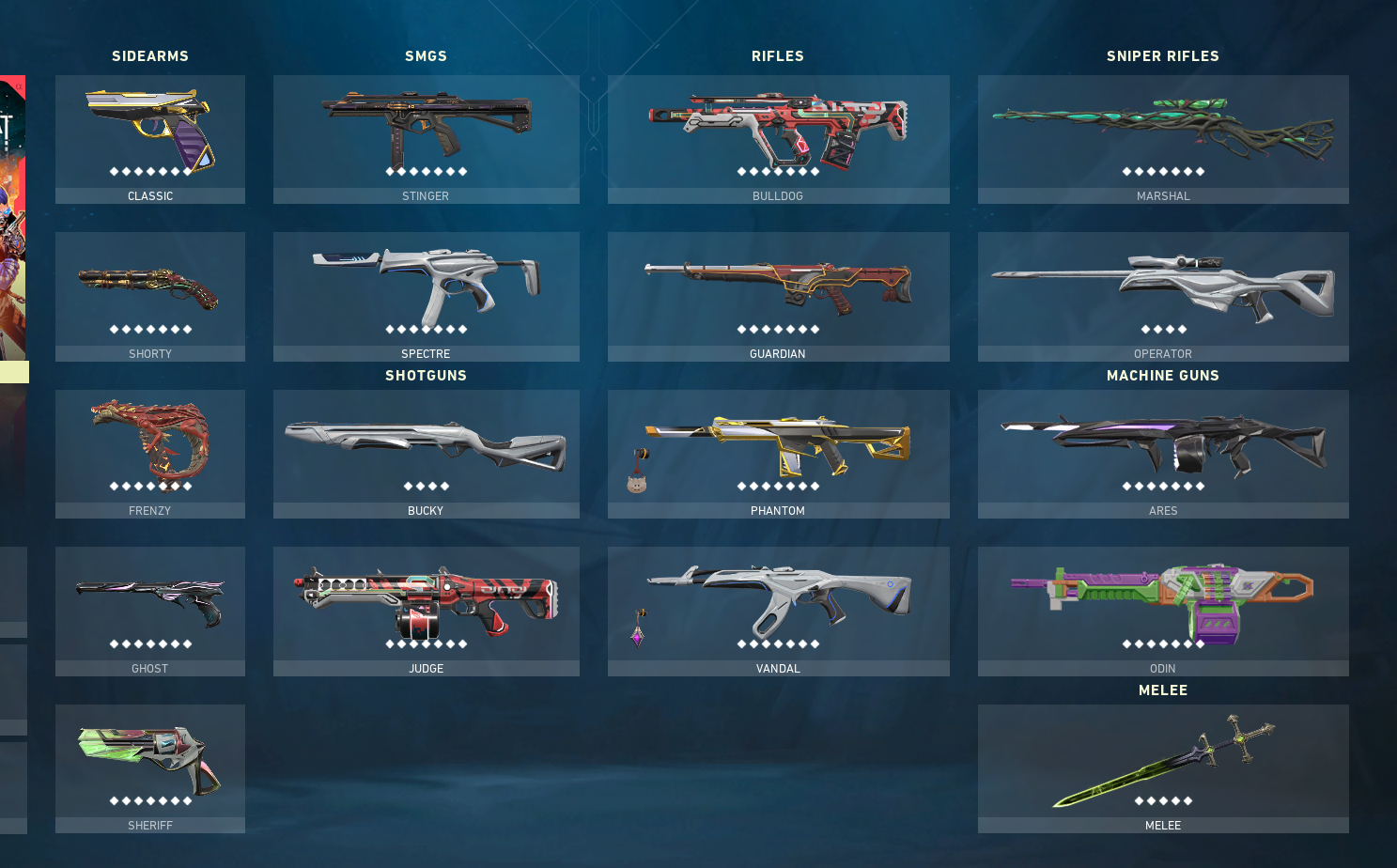Open the Odin machine gun slot
This screenshot has width=1397, height=868.
tap(1163, 611)
